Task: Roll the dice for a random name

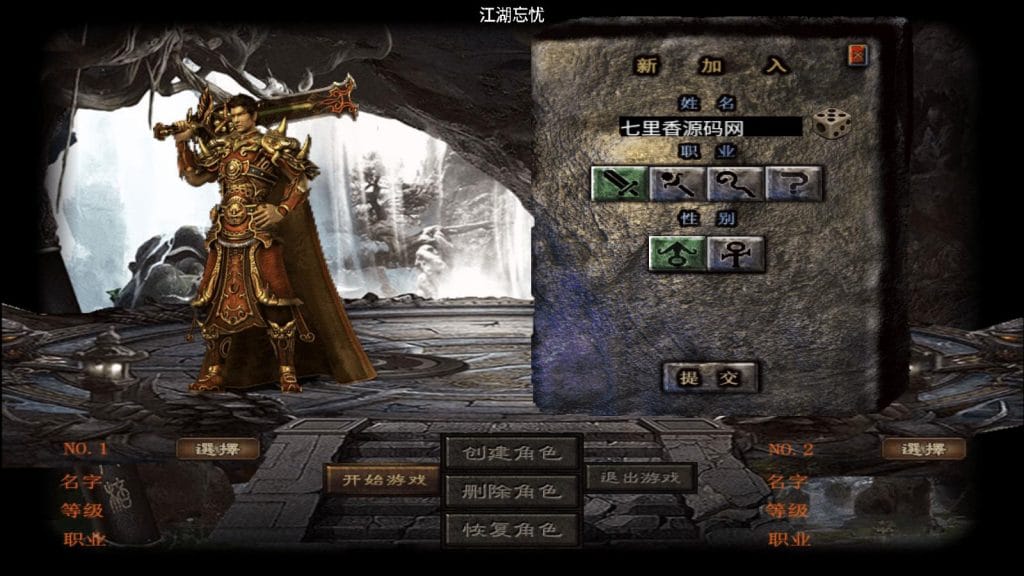Action: pyautogui.click(x=831, y=124)
